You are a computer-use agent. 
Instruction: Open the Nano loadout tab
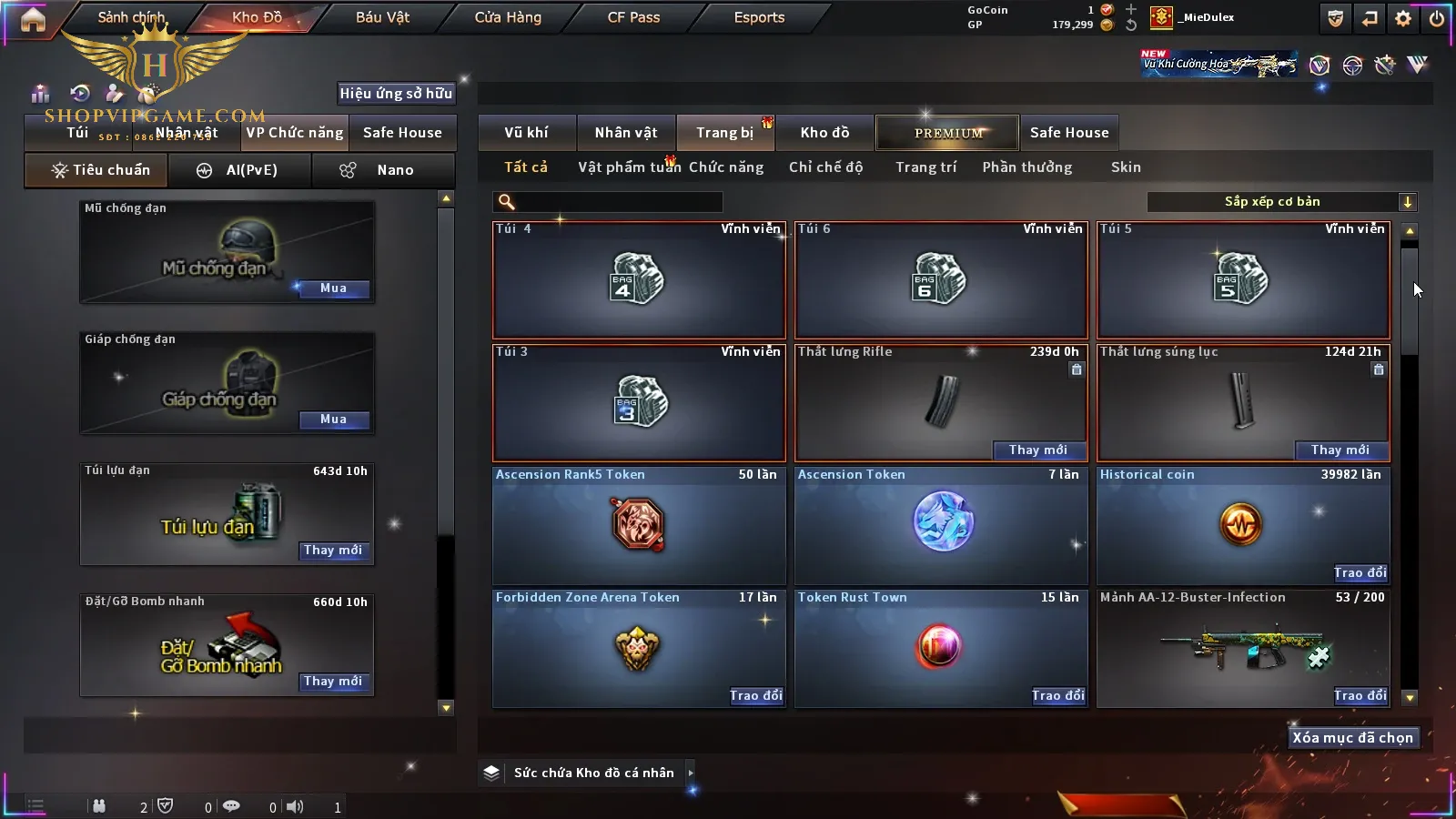[383, 170]
